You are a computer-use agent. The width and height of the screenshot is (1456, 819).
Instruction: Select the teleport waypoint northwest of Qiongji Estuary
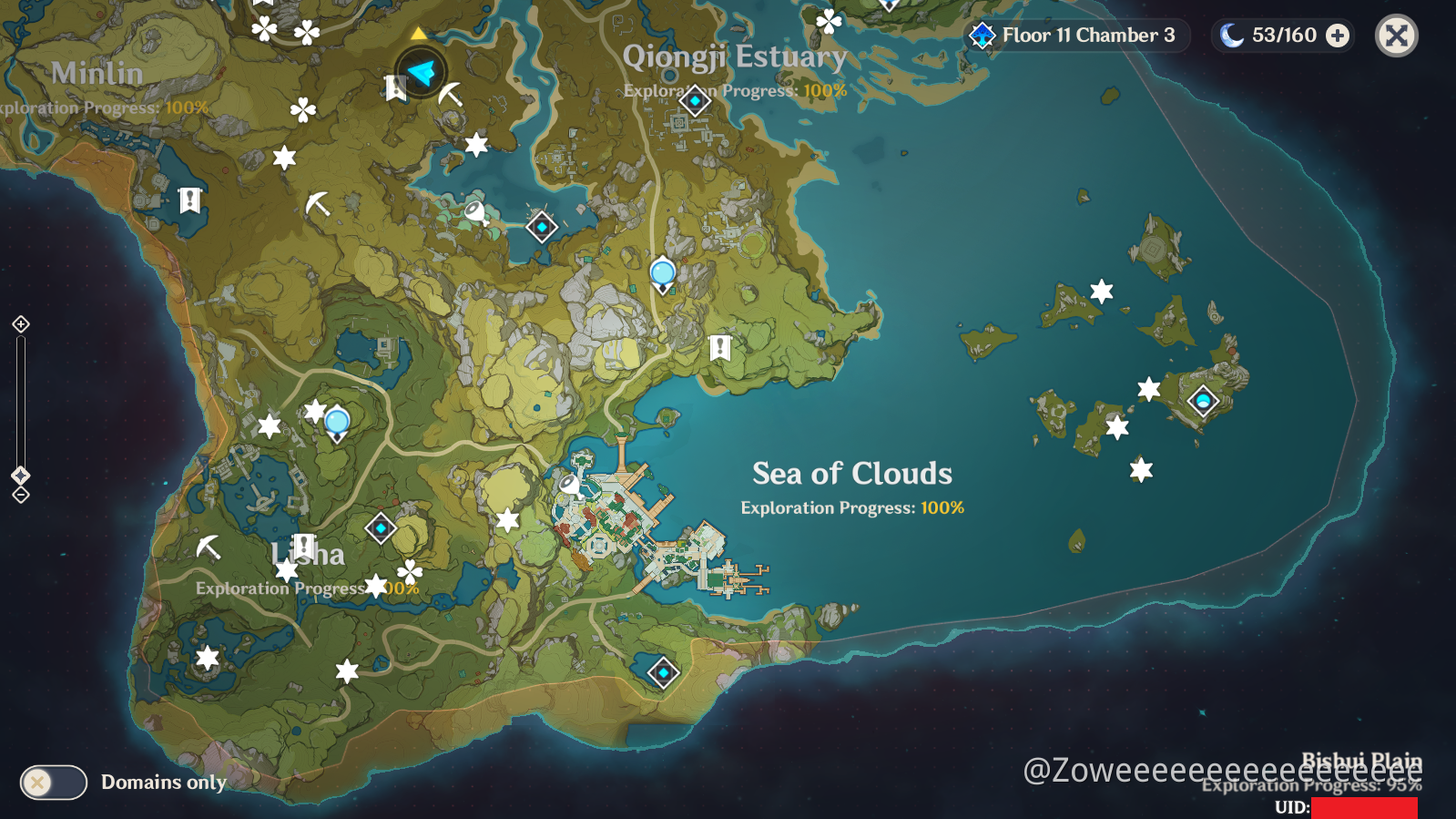pos(541,226)
